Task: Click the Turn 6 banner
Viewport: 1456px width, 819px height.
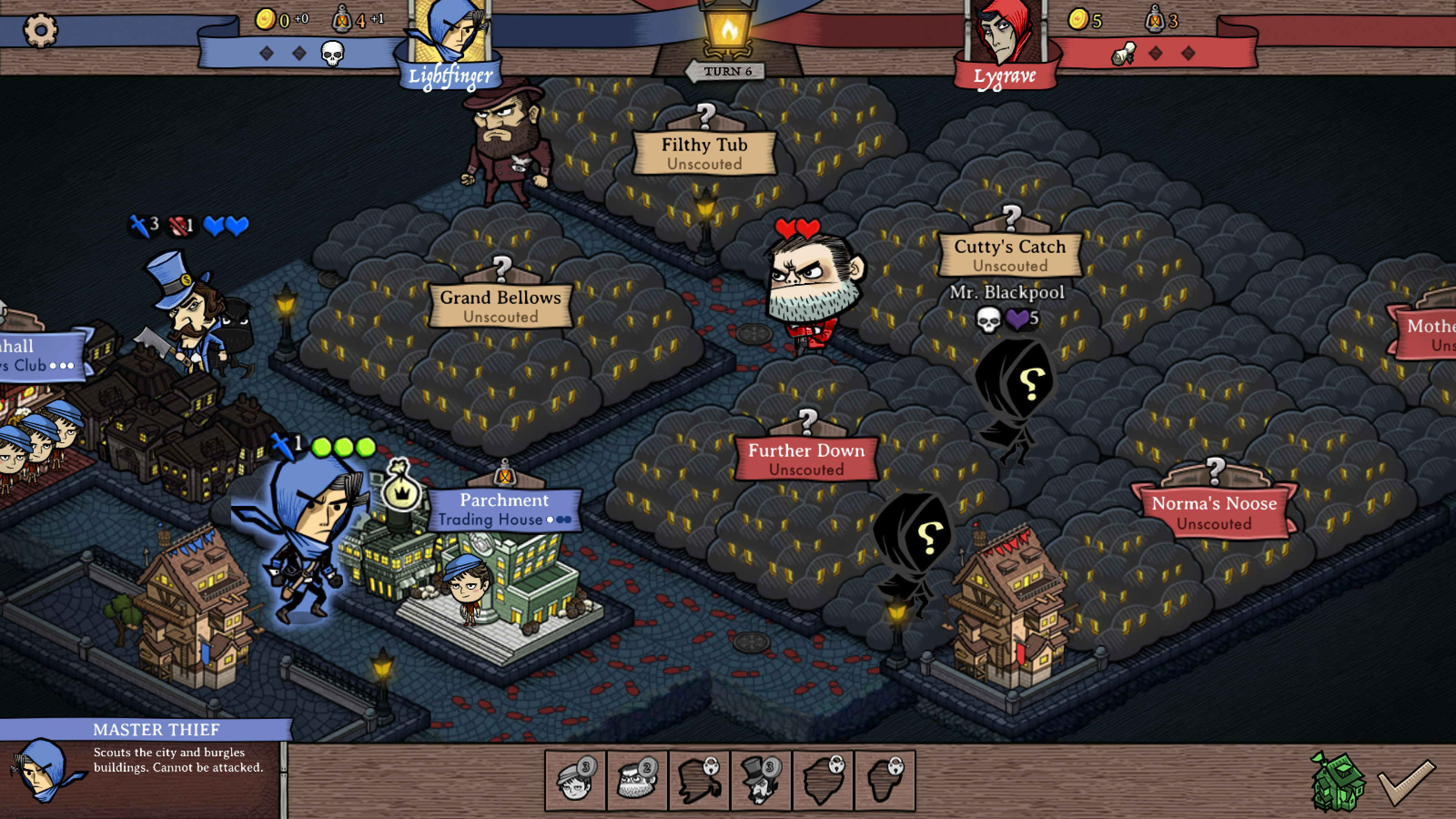Action: point(728,71)
